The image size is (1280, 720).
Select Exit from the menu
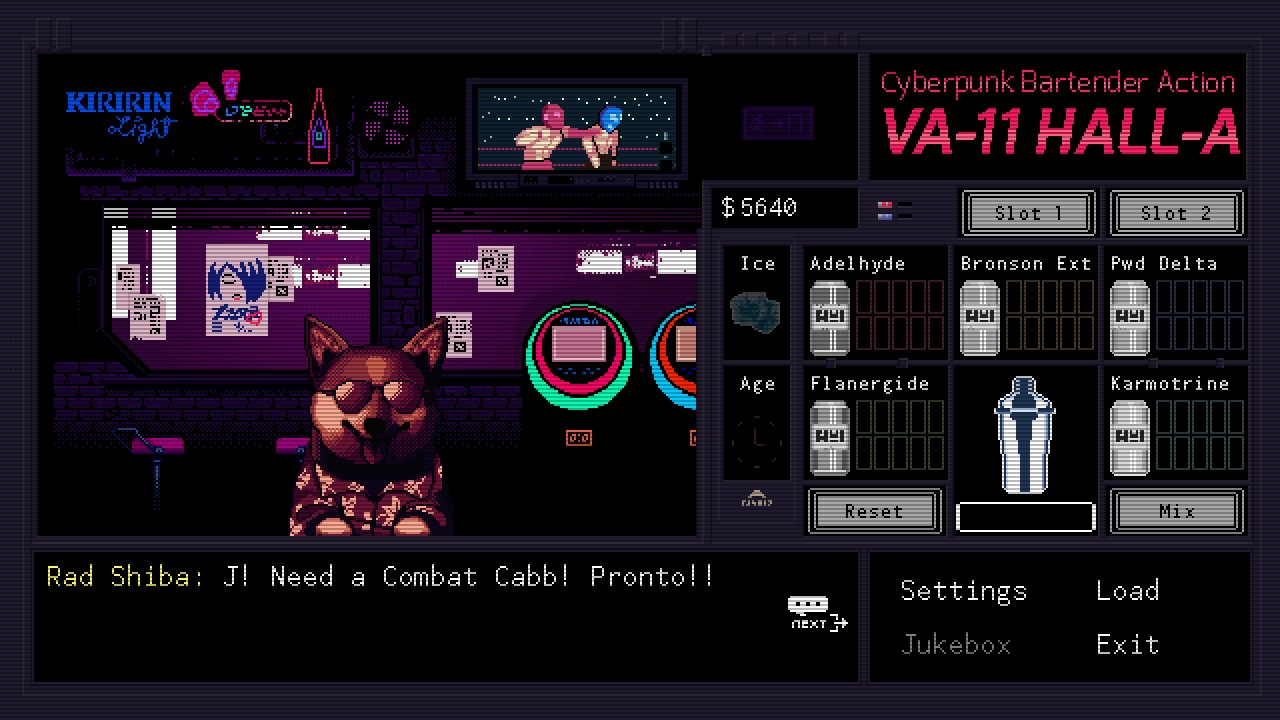pyautogui.click(x=1127, y=645)
